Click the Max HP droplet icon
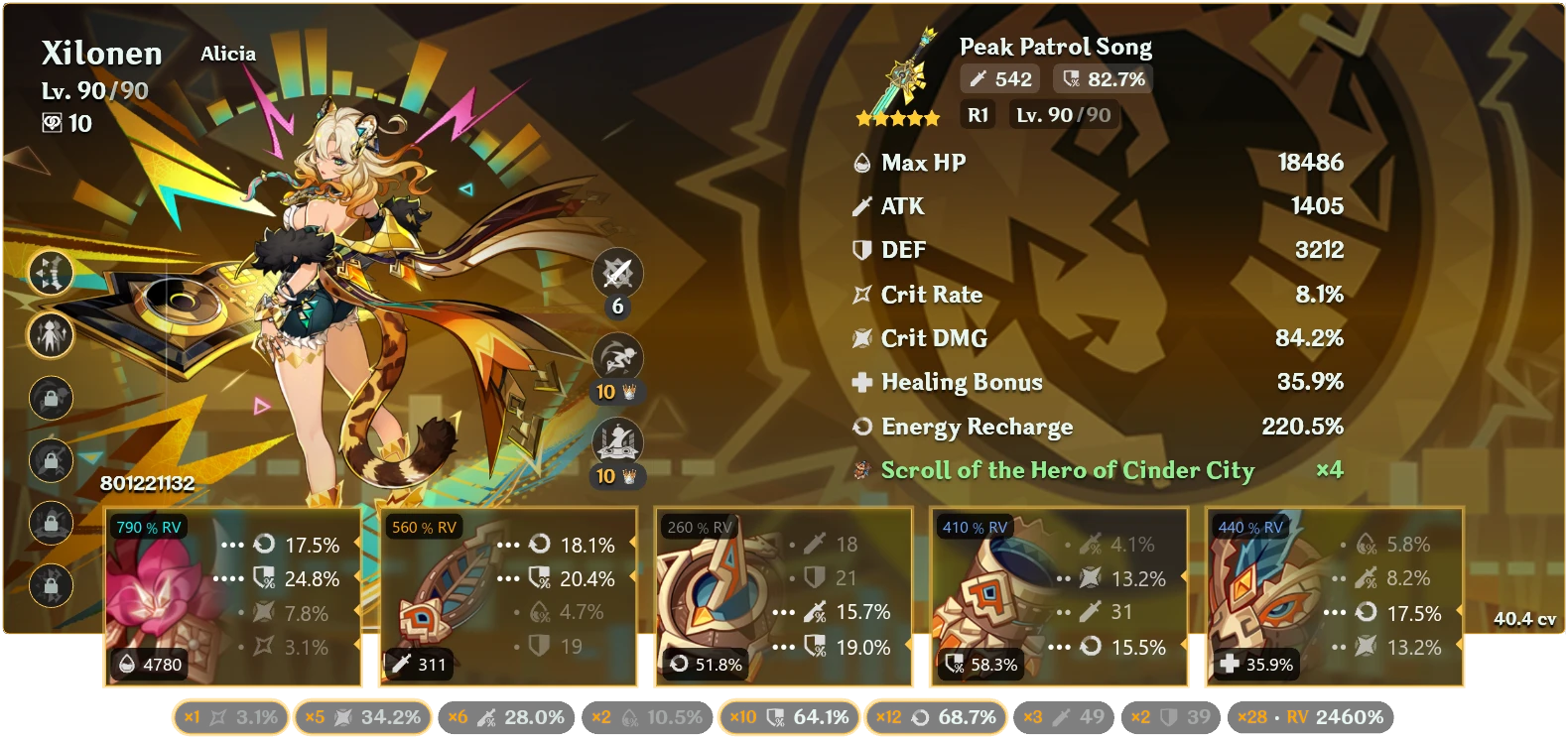This screenshot has height=741, width=1568. [862, 162]
